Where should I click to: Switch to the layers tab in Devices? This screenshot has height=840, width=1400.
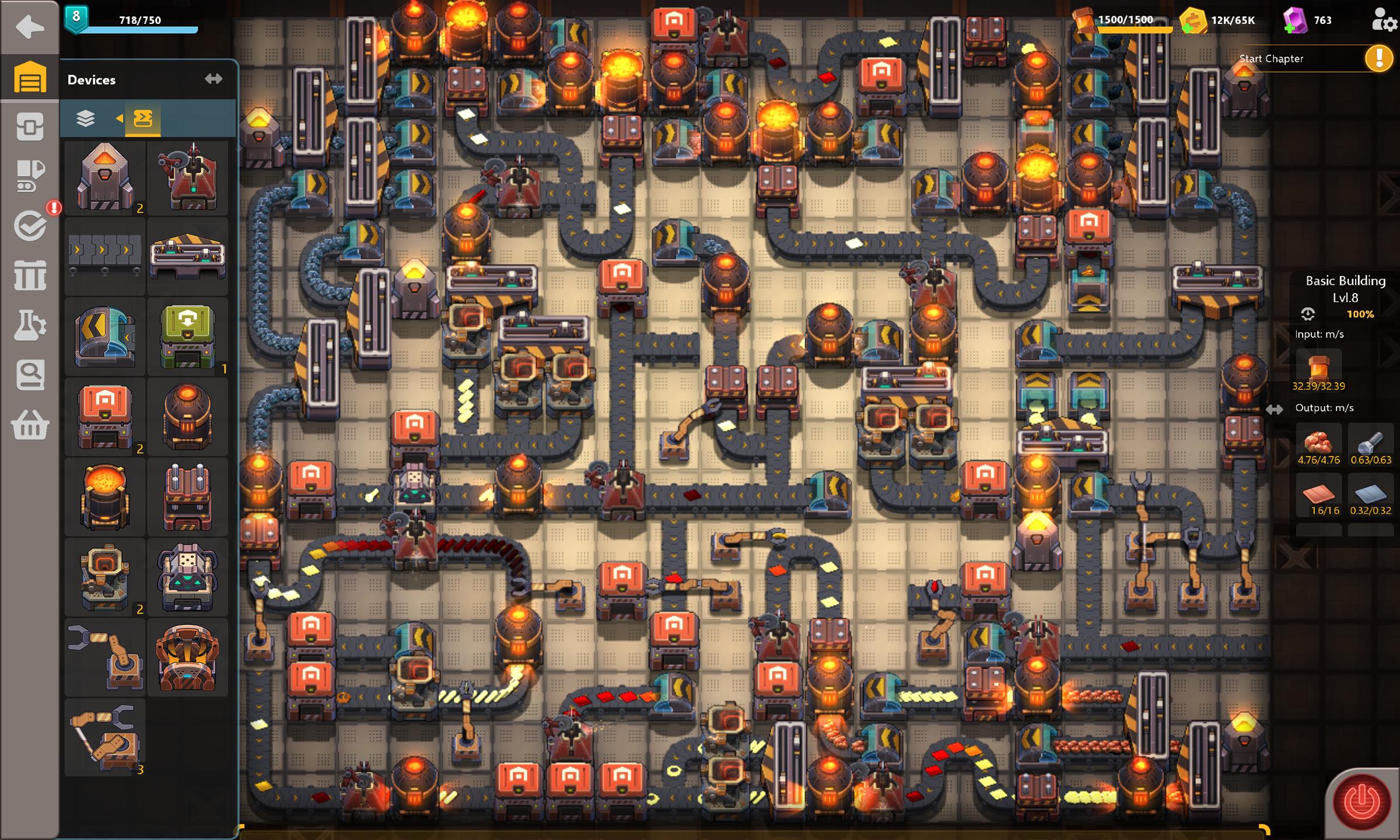tap(86, 118)
